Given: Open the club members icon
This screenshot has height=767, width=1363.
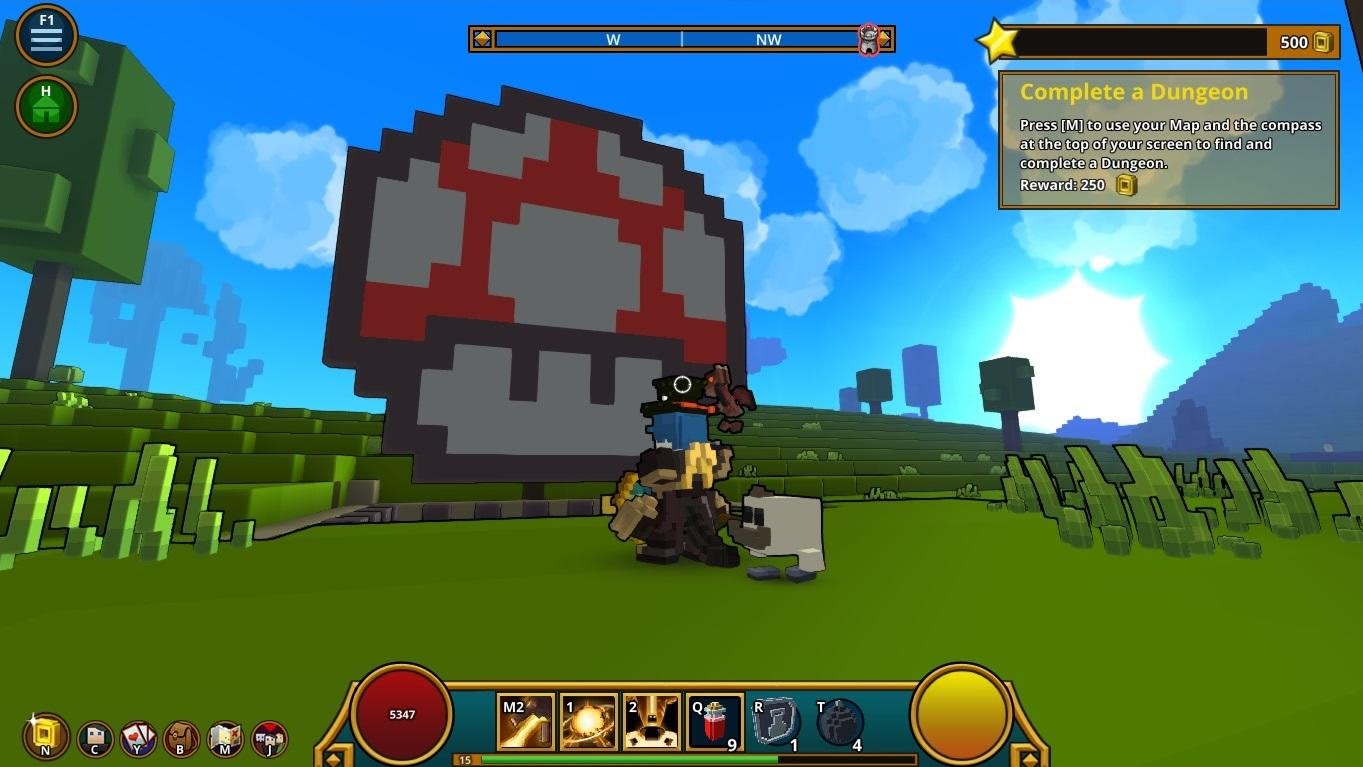Looking at the screenshot, I should pyautogui.click(x=270, y=739).
